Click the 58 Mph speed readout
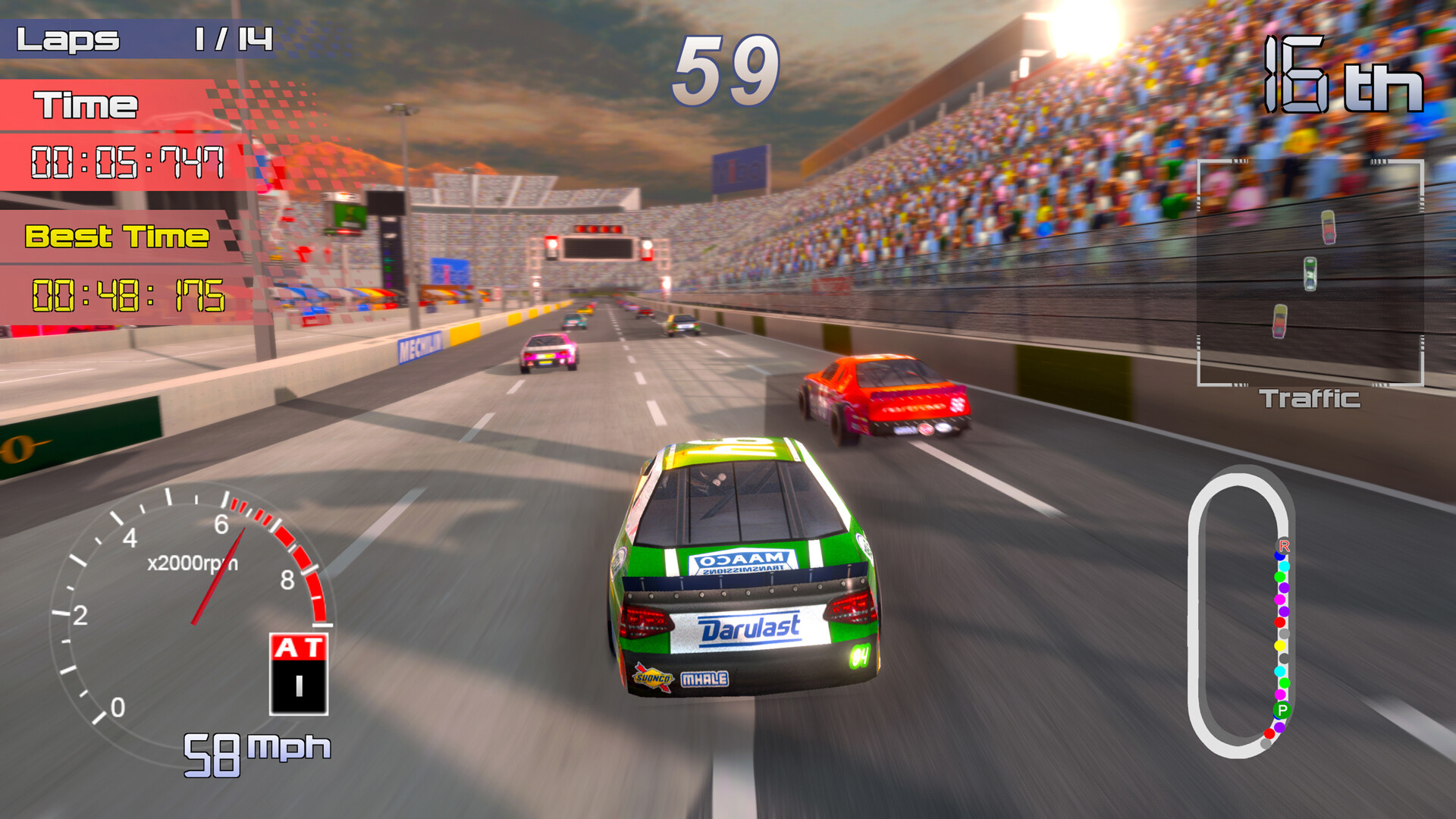 (254, 751)
